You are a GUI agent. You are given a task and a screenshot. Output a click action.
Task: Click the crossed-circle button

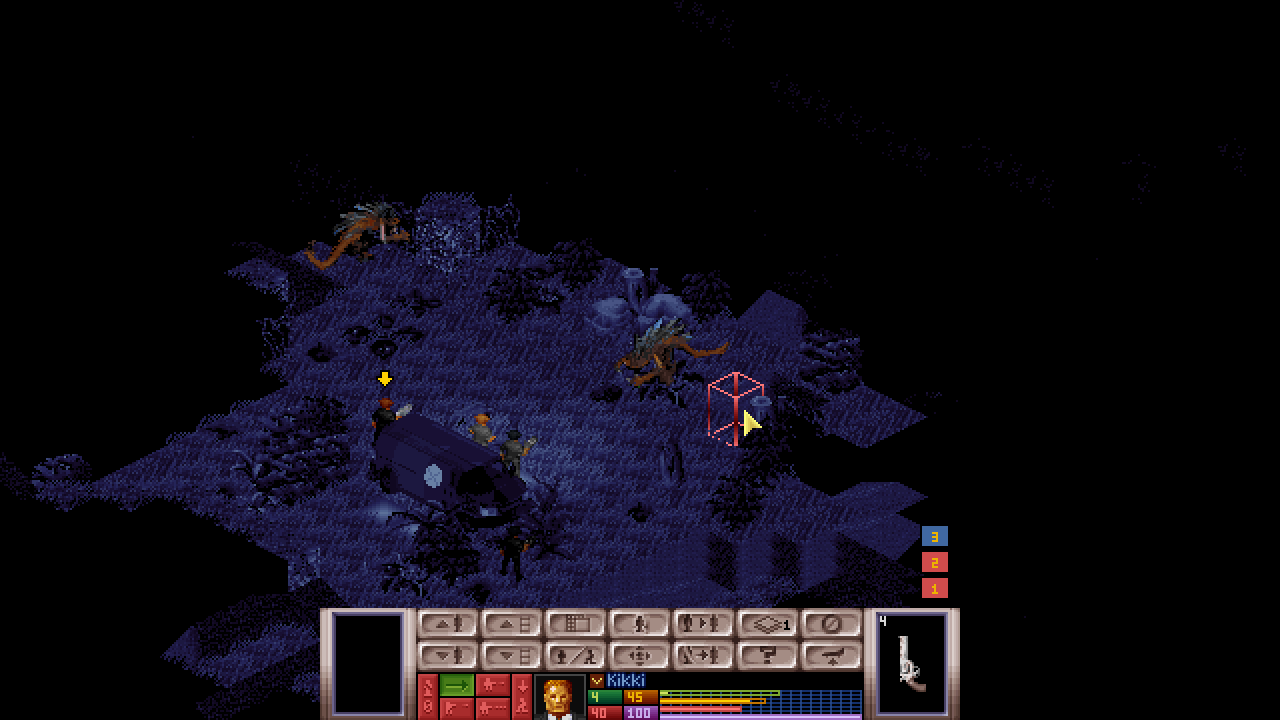pyautogui.click(x=831, y=625)
